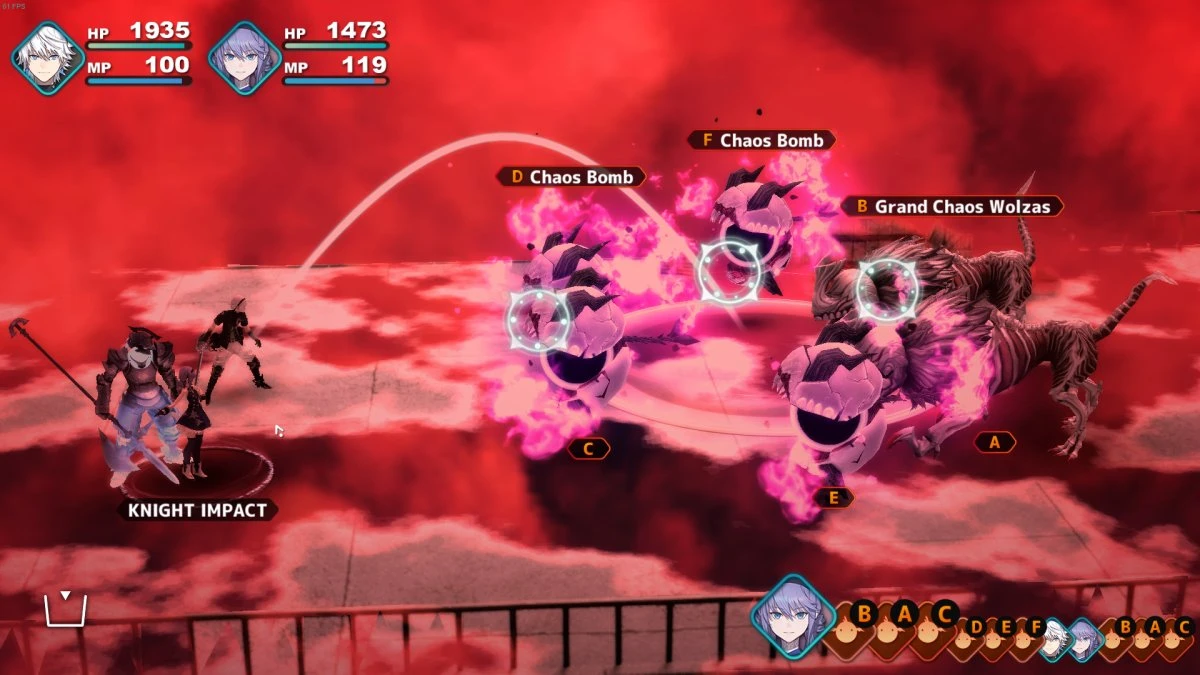The image size is (1200, 675).
Task: Select the enemy marker labeled C
Action: tap(588, 449)
